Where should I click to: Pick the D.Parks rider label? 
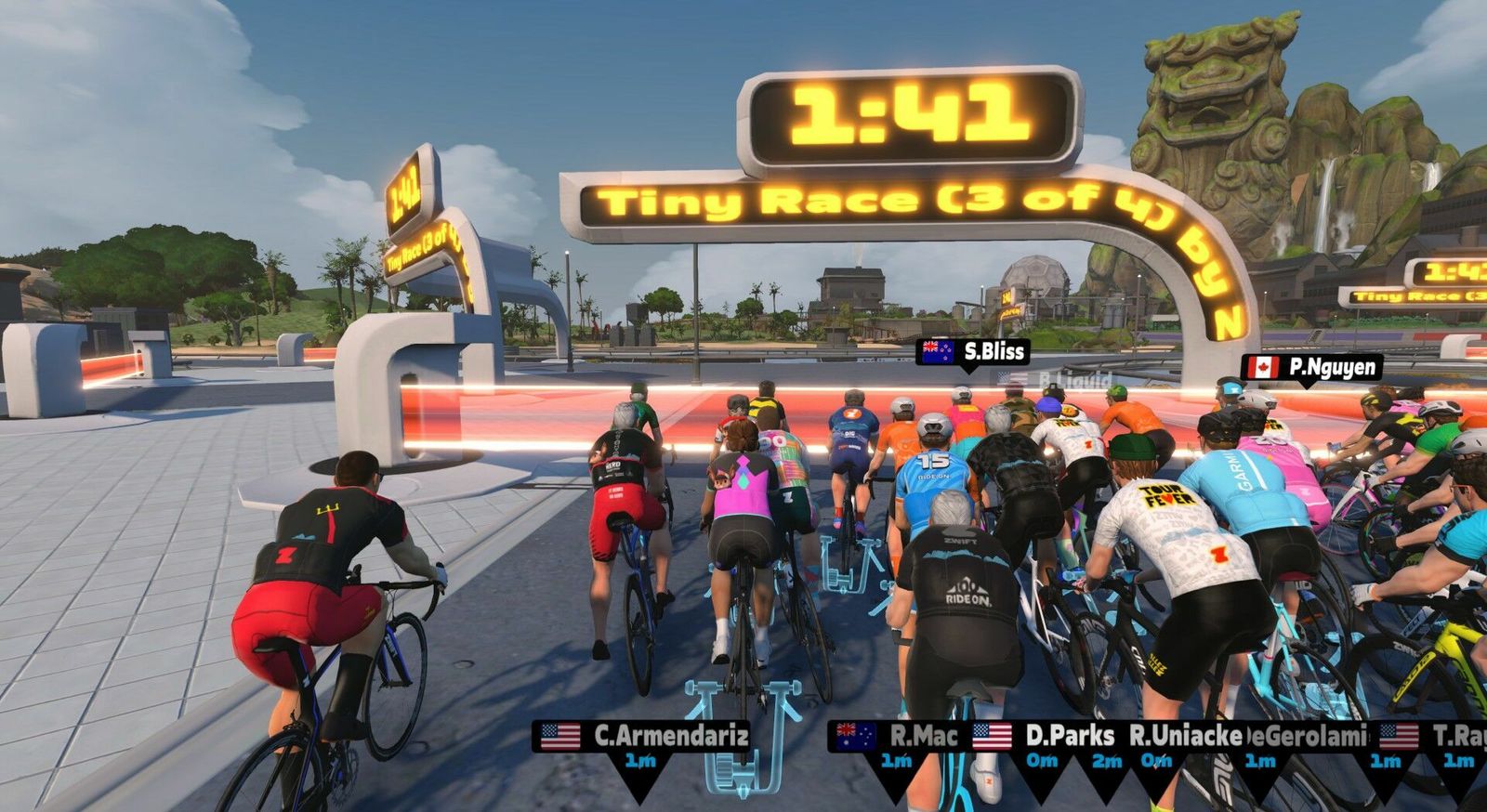[1046, 737]
